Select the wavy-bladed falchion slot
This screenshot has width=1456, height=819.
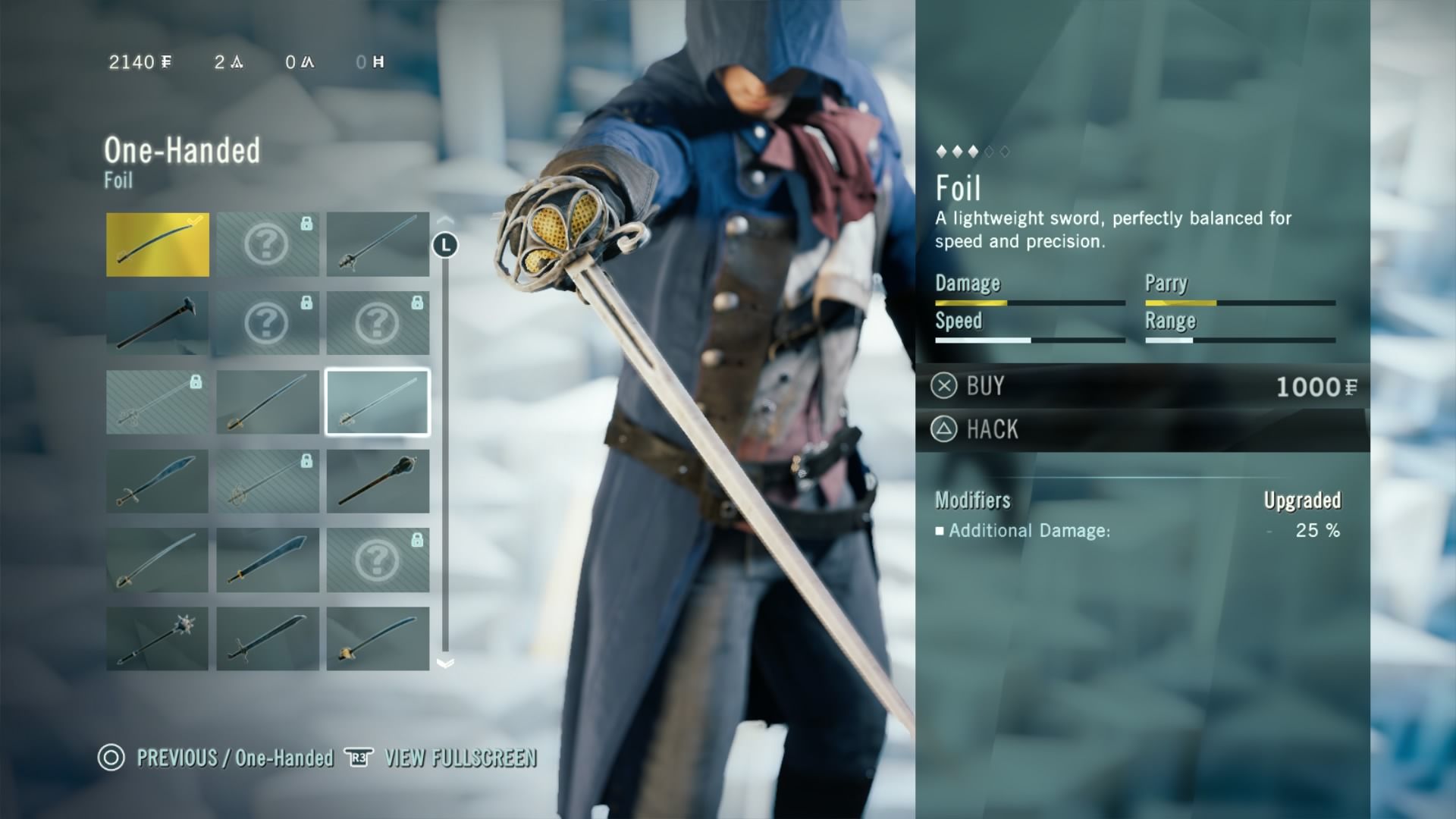tap(158, 481)
